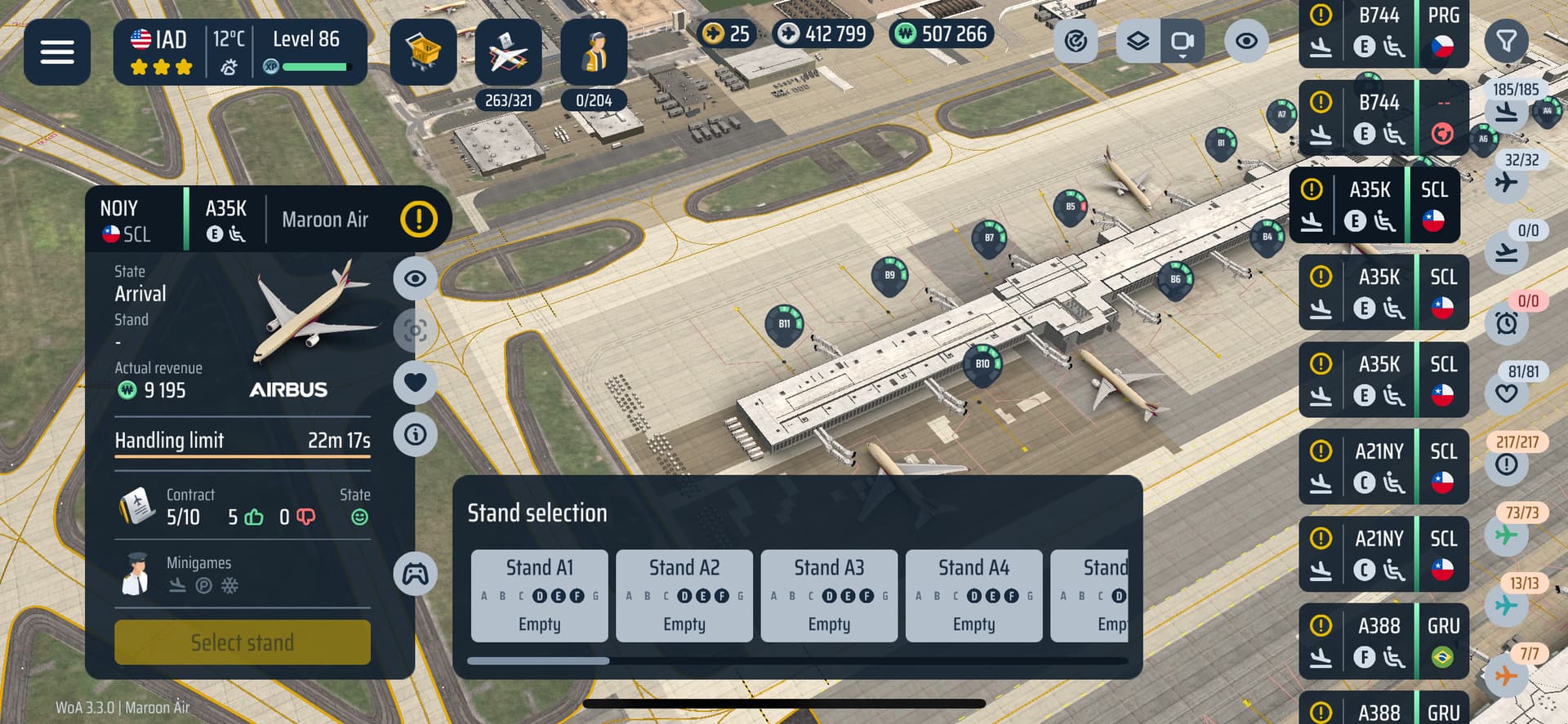Show aircraft info with the i button
This screenshot has height=724, width=1568.
(x=416, y=434)
